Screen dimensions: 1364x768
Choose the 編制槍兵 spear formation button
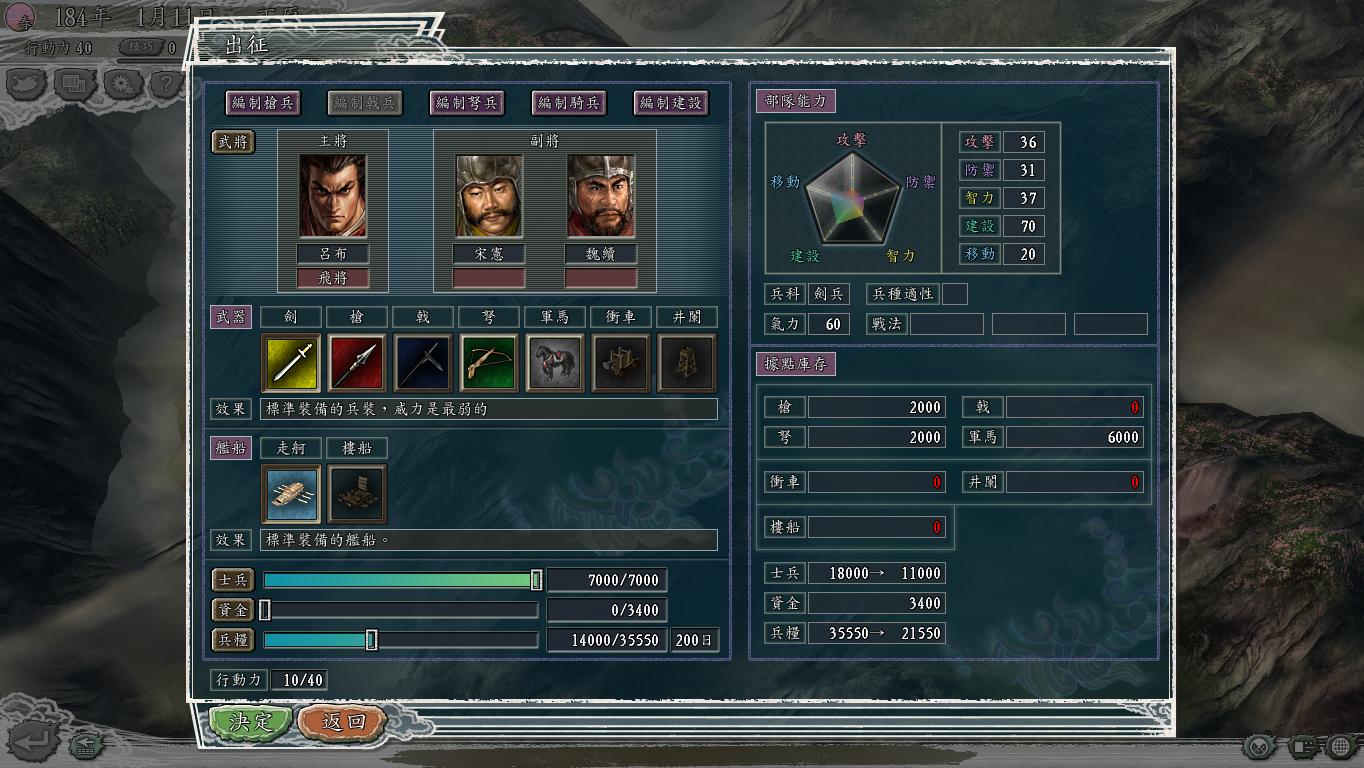(x=264, y=102)
